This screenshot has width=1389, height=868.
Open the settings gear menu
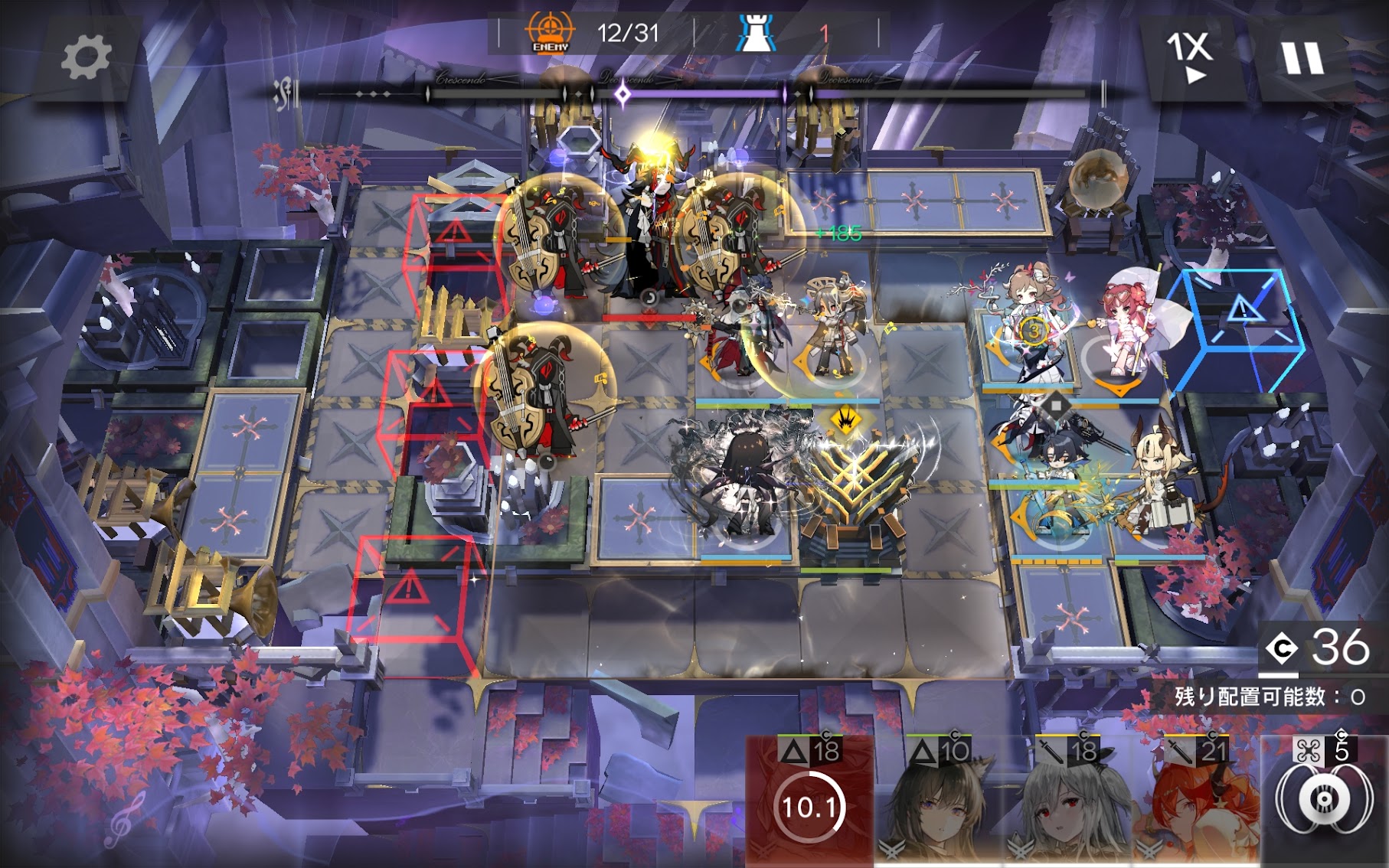pos(86,58)
